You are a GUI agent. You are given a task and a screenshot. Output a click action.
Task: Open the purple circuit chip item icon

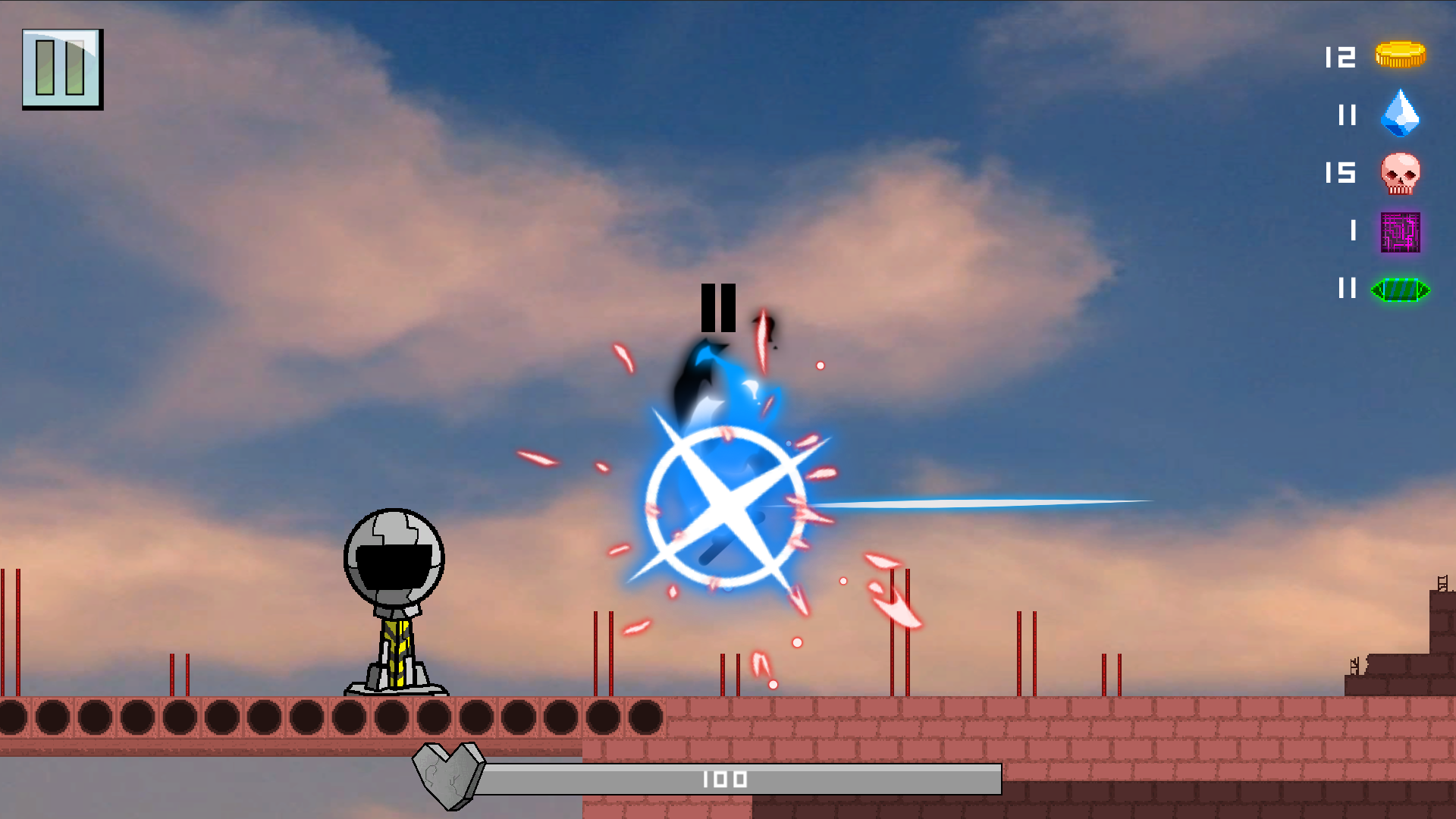click(x=1401, y=233)
